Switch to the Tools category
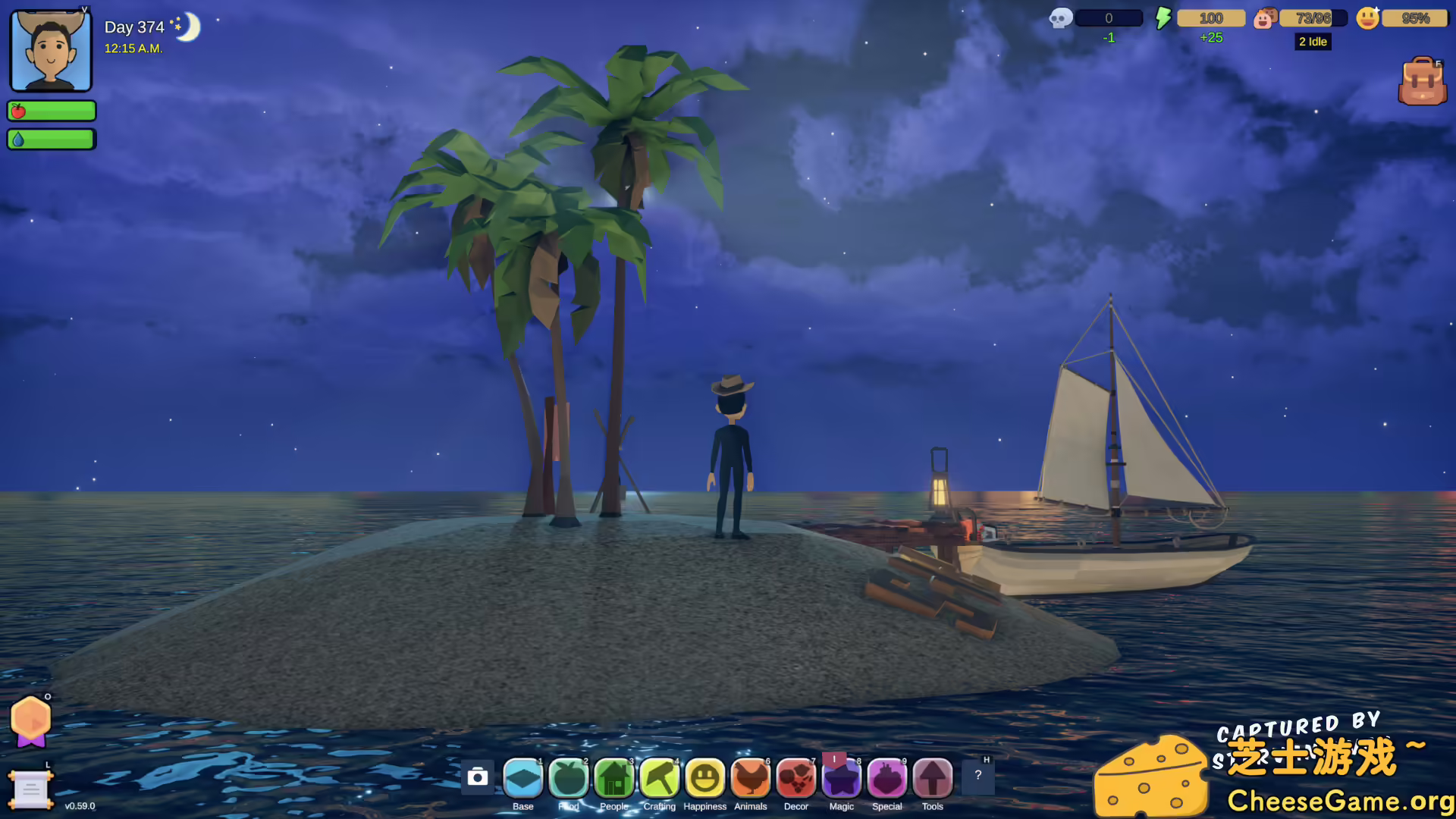The image size is (1456, 819). tap(932, 777)
